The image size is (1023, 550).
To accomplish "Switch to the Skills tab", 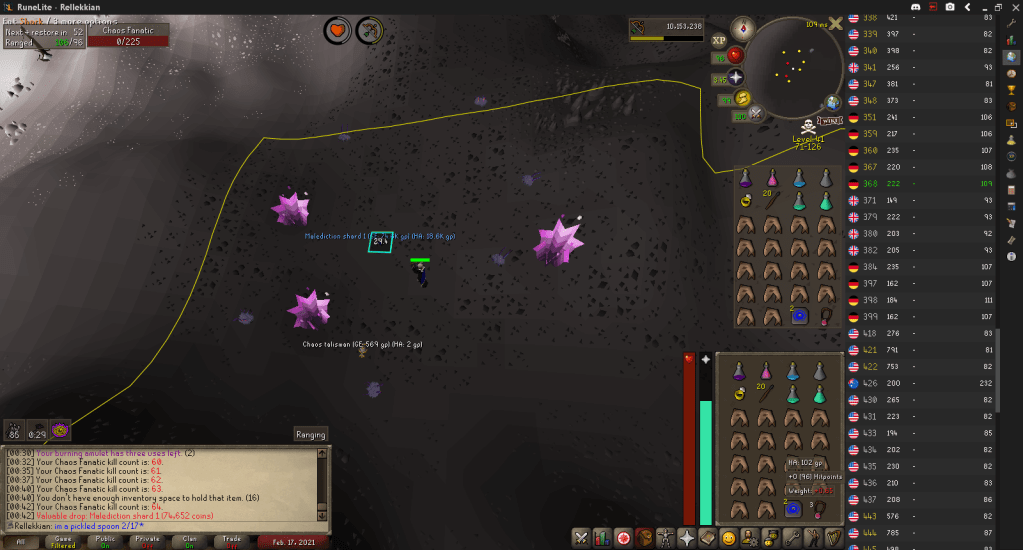I will (x=602, y=537).
